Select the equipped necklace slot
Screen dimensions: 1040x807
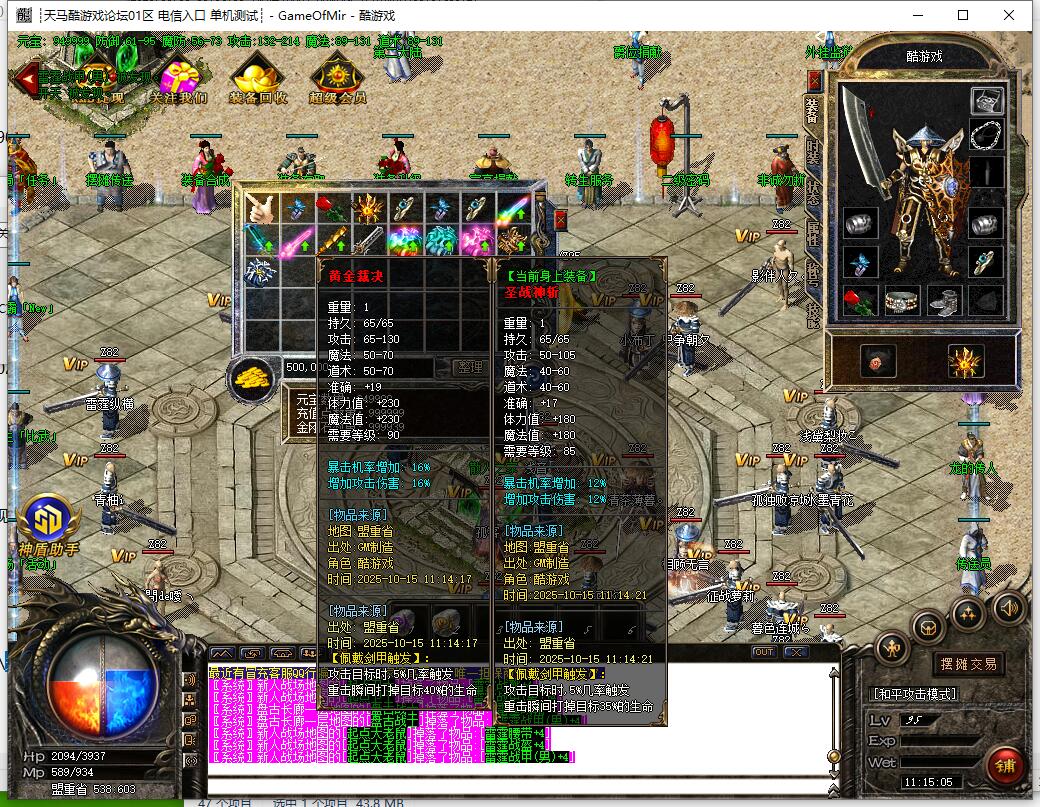pos(987,134)
